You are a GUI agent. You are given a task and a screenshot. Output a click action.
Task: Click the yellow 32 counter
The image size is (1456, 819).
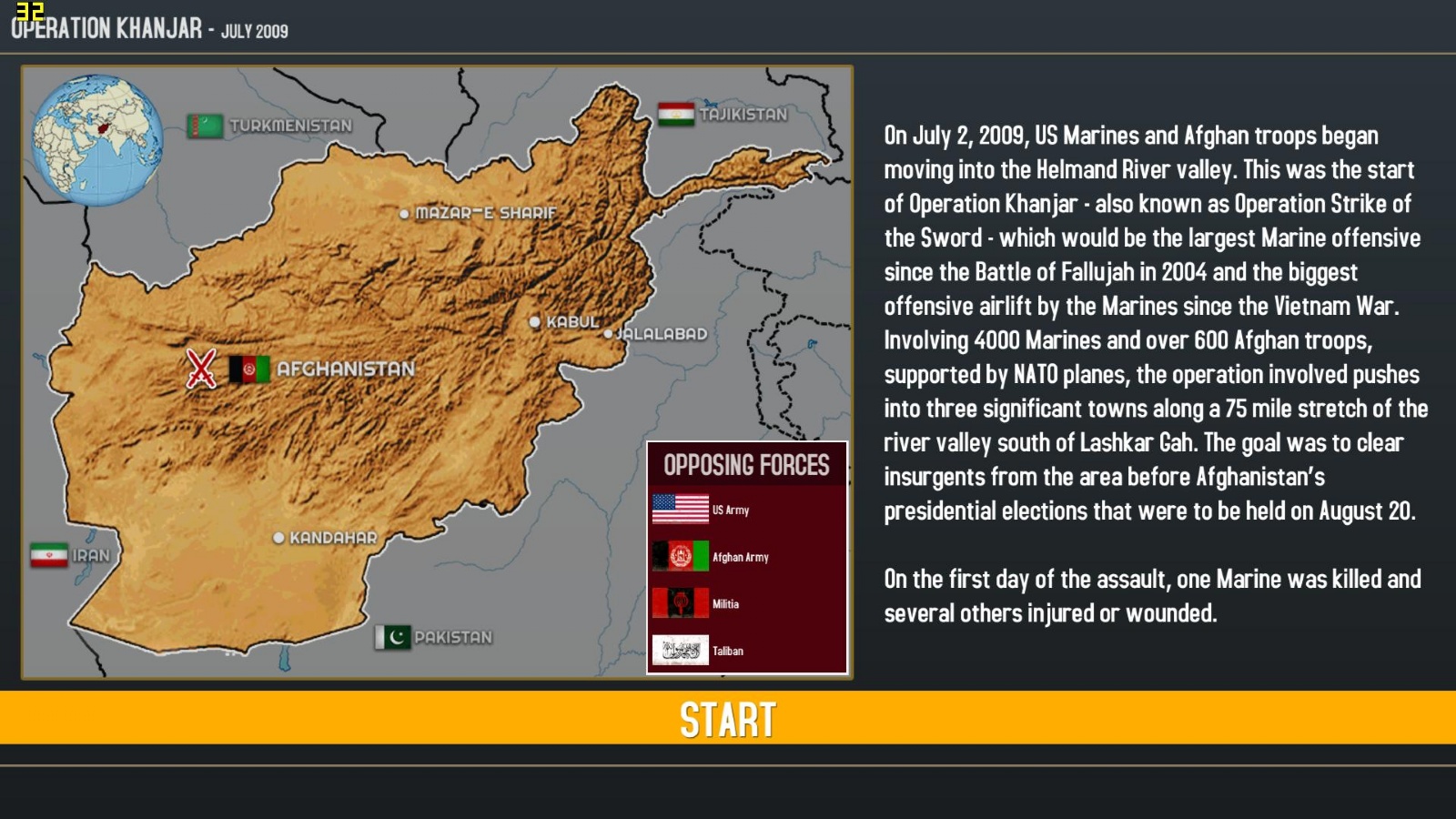[33, 12]
